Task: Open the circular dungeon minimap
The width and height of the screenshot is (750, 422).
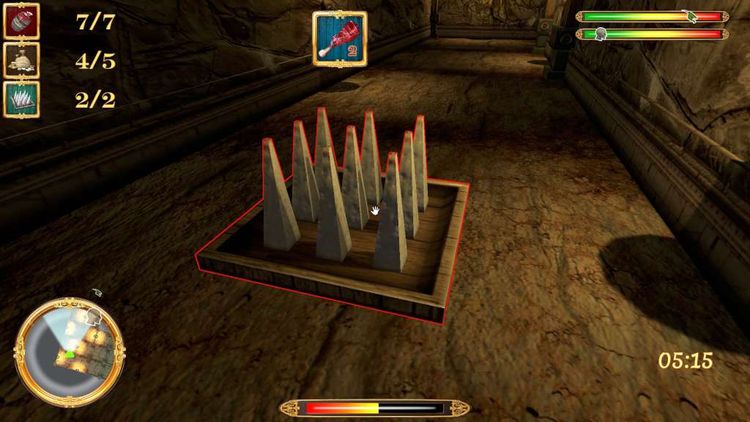Action: (x=69, y=347)
